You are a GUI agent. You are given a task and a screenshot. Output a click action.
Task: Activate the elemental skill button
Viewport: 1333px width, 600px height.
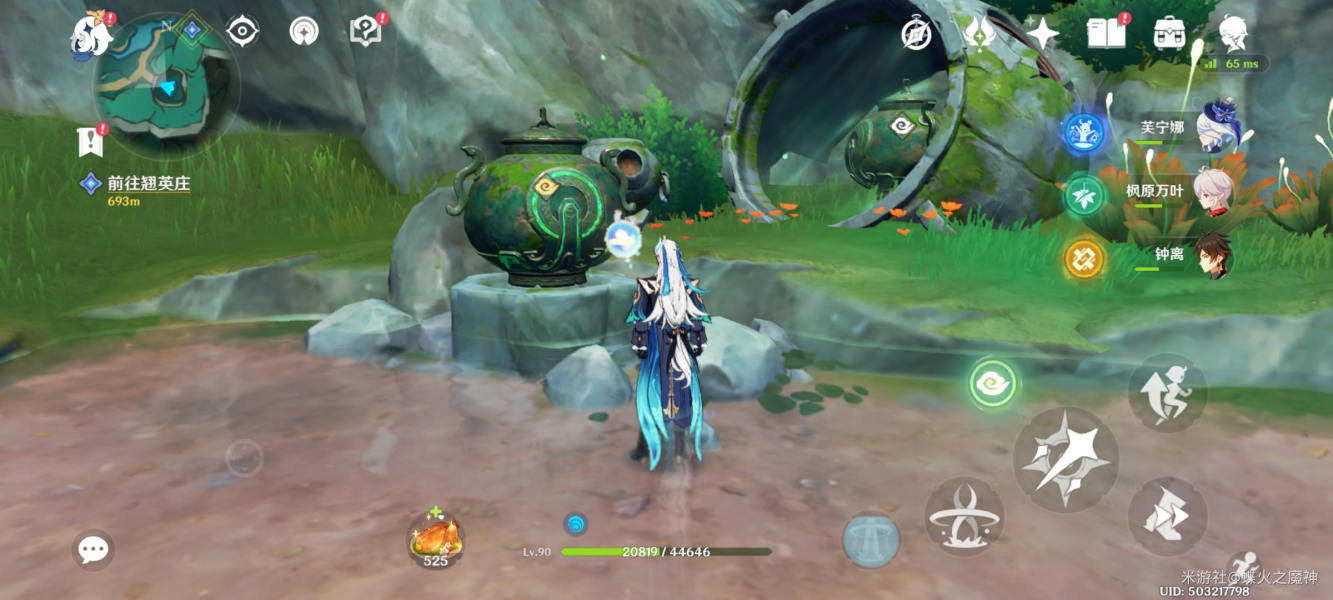[x=964, y=516]
